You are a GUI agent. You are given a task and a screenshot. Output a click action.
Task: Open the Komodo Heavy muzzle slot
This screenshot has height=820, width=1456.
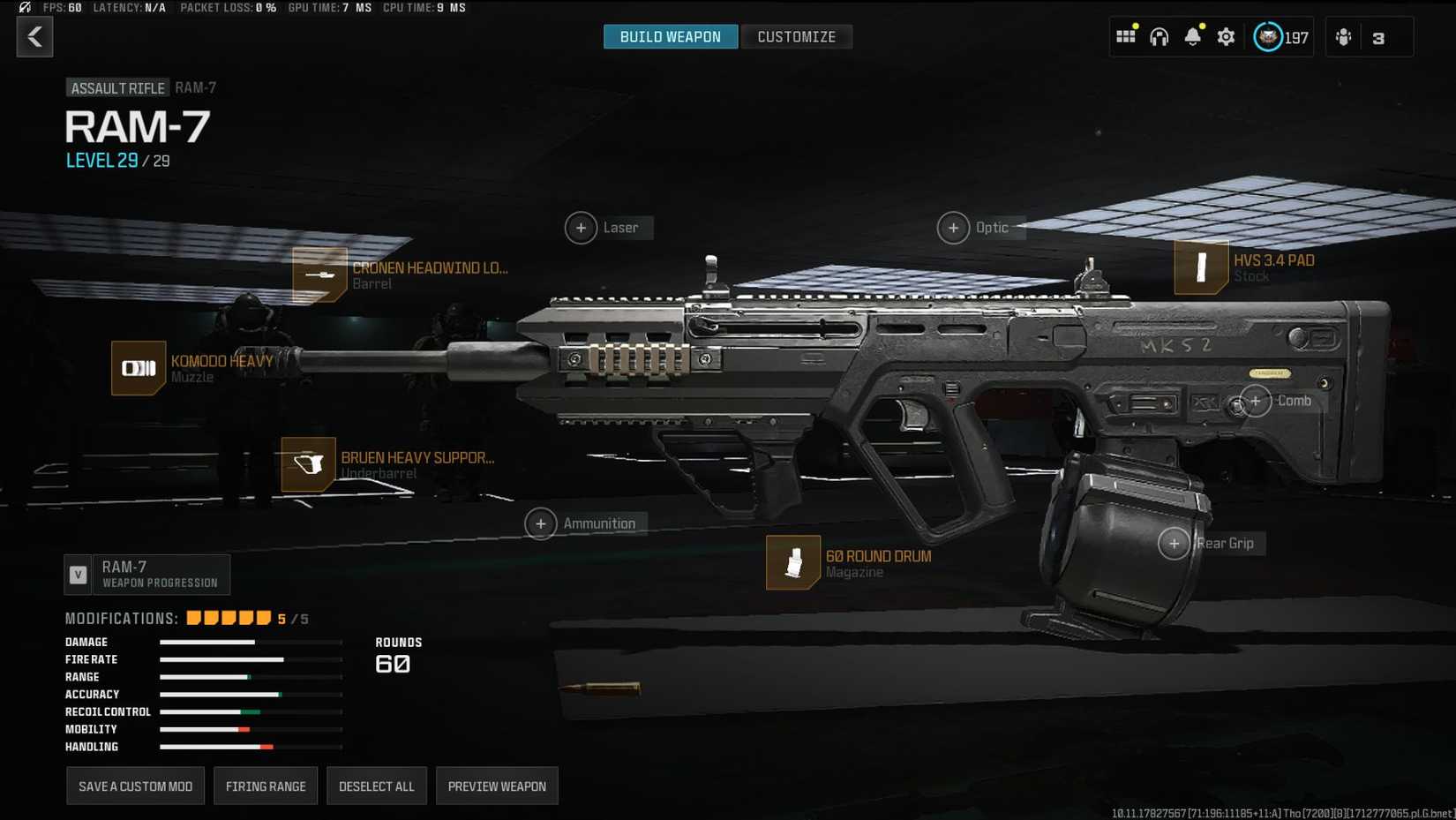(139, 368)
